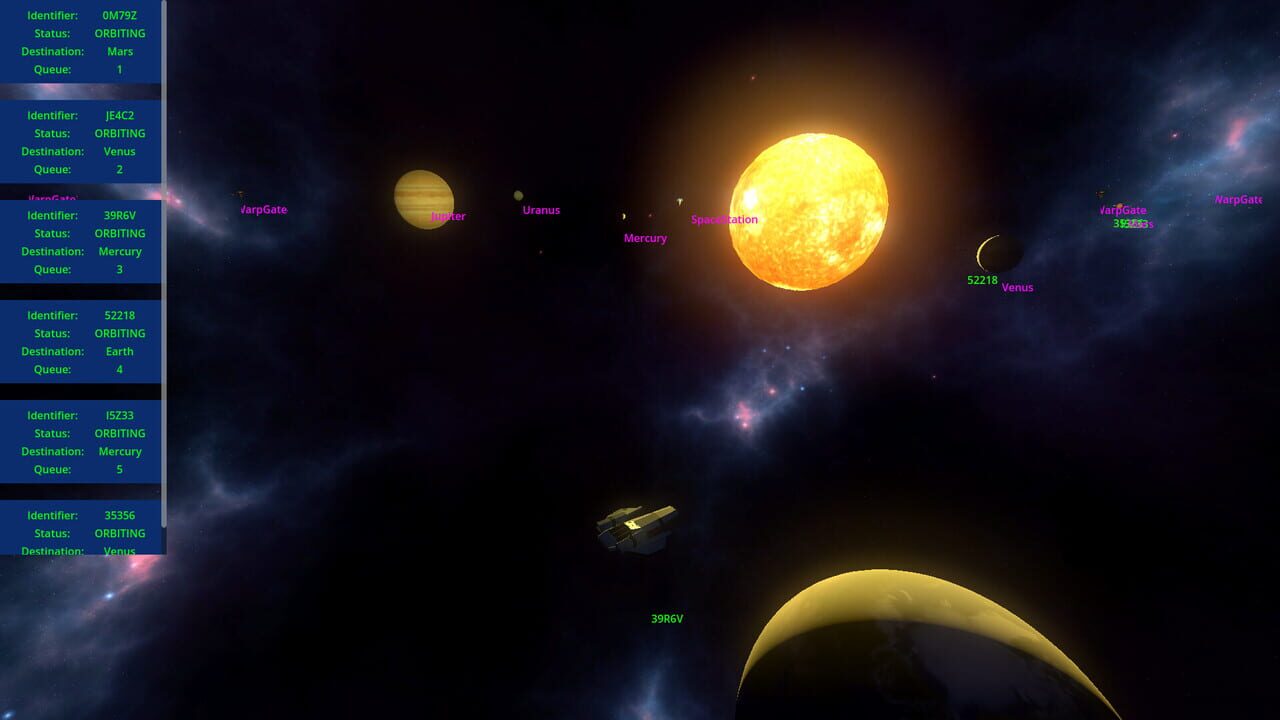Viewport: 1280px width, 720px height.
Task: Open the WarpGate near Venus
Action: (1122, 210)
